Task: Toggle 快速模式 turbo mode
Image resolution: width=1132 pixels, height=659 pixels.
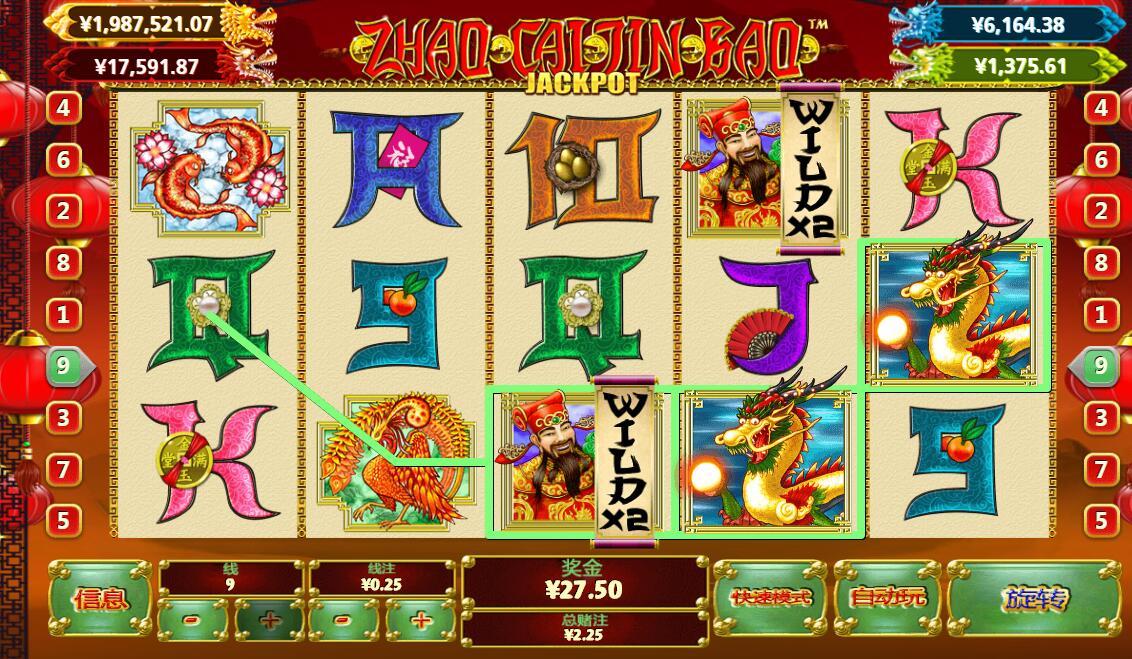Action: pos(770,599)
